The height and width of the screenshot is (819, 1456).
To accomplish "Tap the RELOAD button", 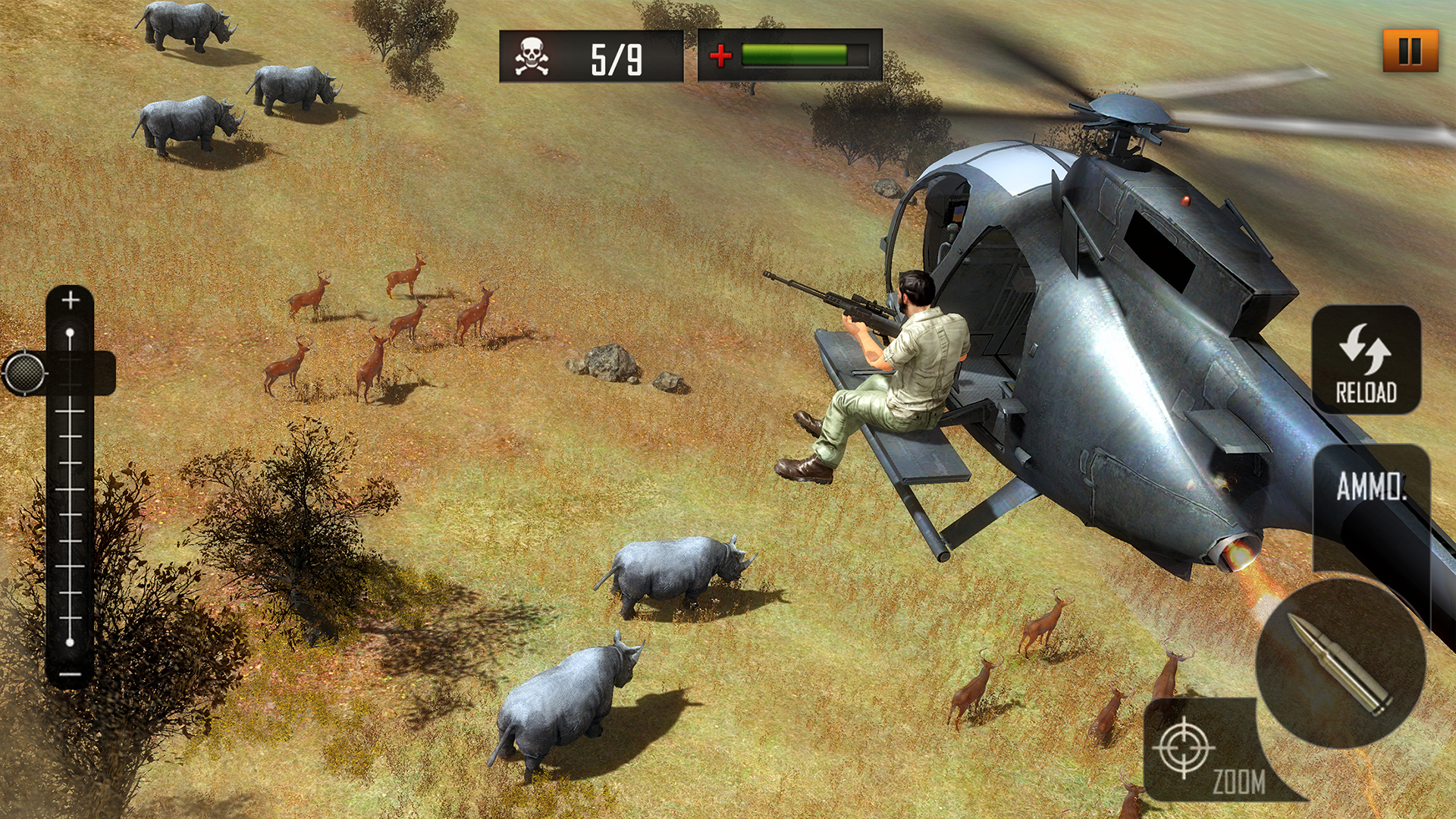I will click(1366, 360).
